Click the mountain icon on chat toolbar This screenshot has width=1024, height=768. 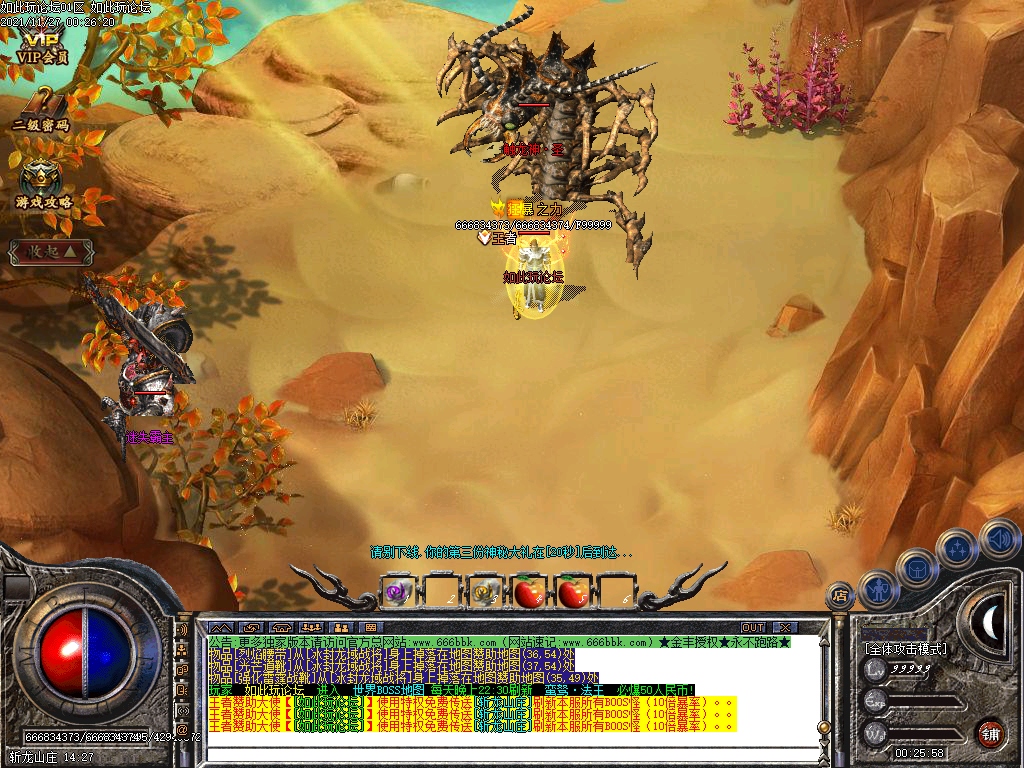221,627
